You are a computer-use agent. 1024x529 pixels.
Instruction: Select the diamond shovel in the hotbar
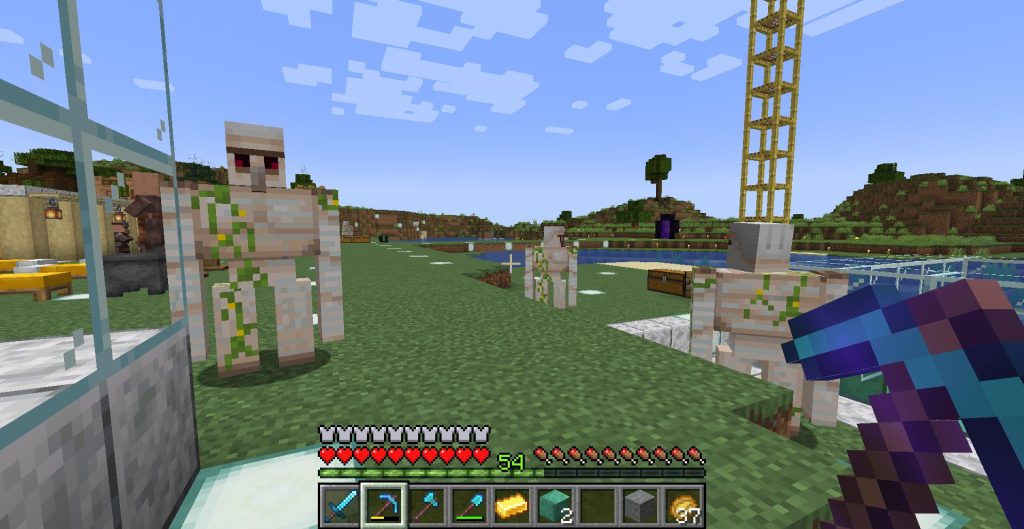[x=470, y=505]
